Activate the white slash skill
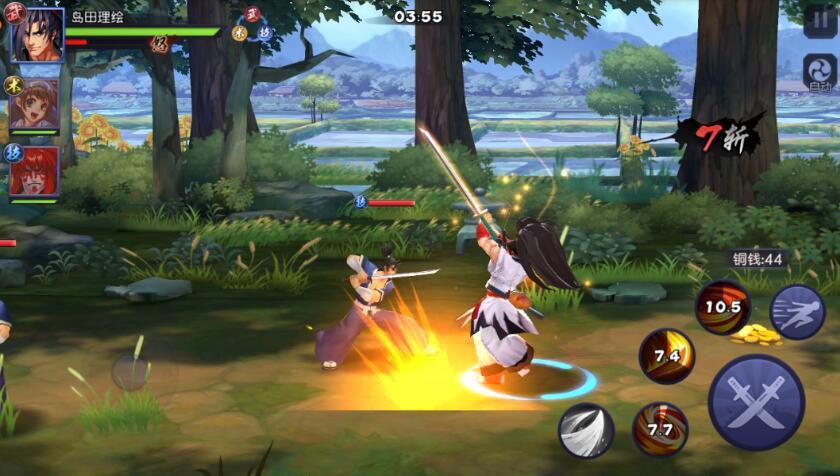 (587, 431)
